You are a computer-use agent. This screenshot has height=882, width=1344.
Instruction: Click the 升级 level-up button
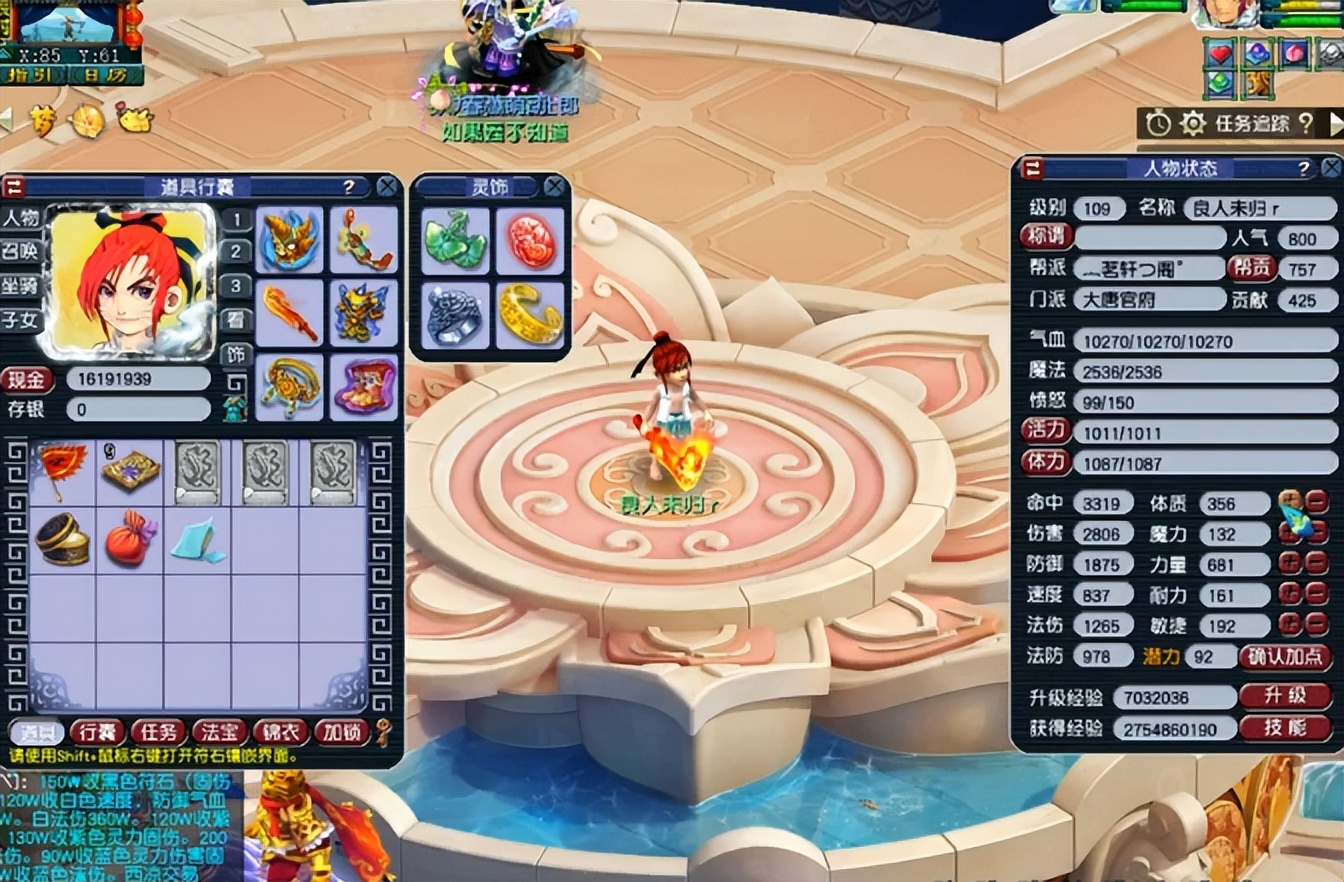(1285, 696)
